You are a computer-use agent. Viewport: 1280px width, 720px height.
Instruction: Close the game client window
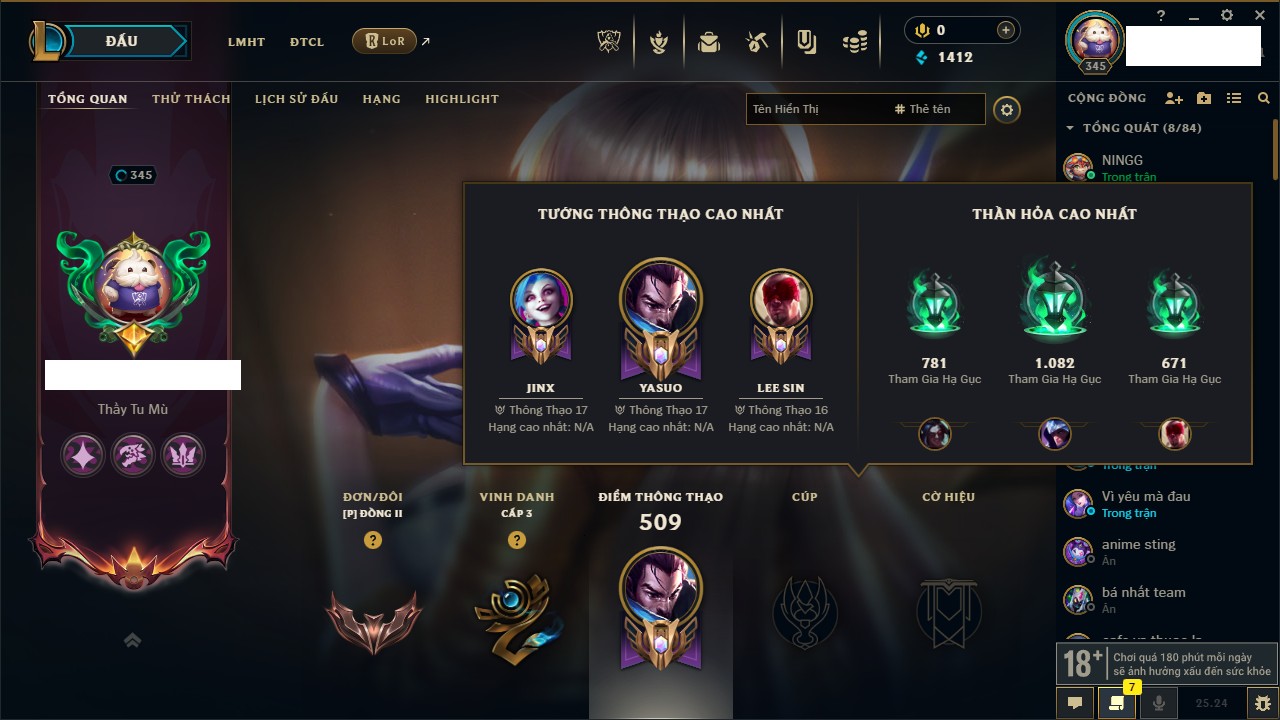(x=1256, y=16)
